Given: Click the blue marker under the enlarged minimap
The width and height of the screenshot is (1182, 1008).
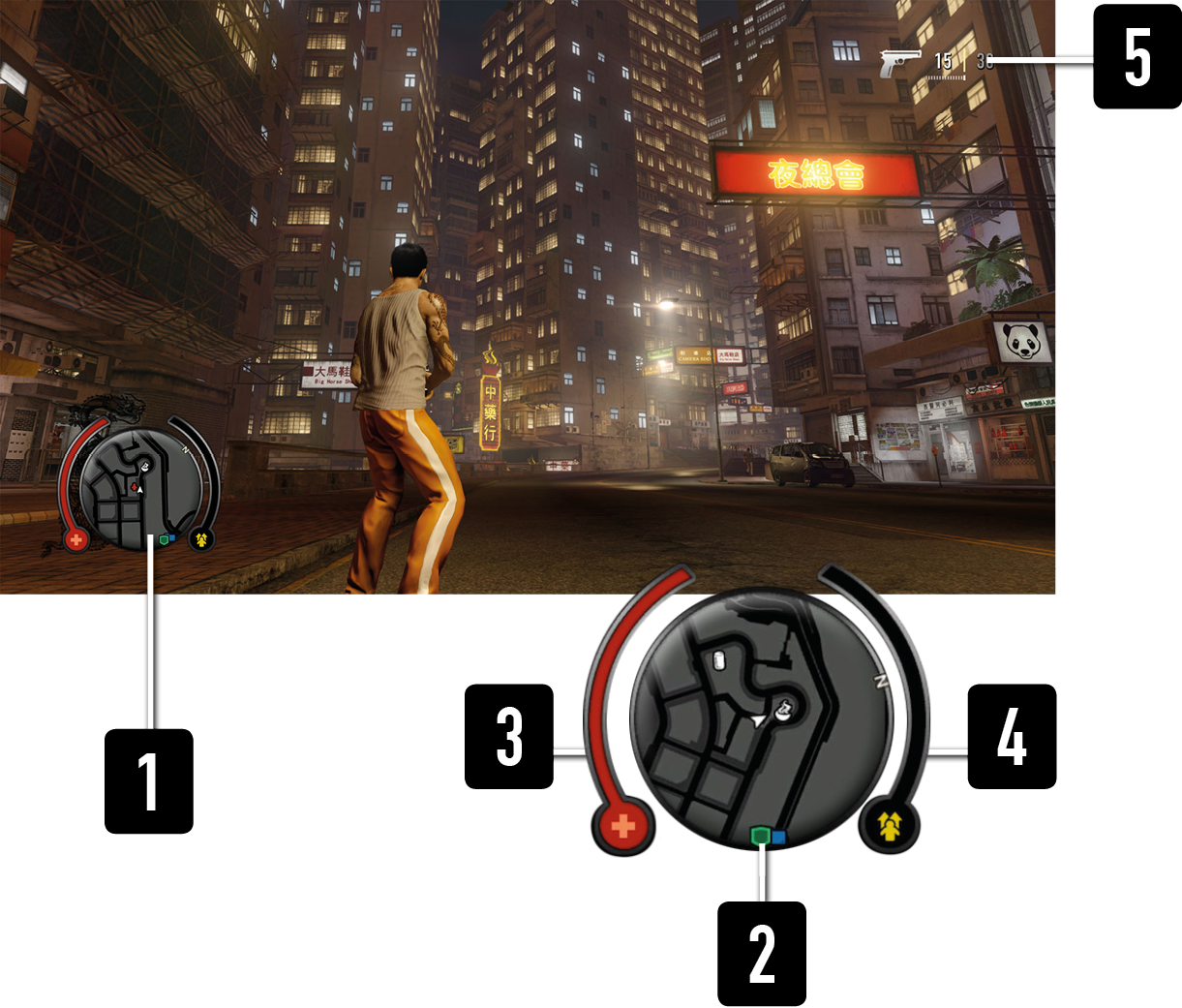Looking at the screenshot, I should (779, 835).
